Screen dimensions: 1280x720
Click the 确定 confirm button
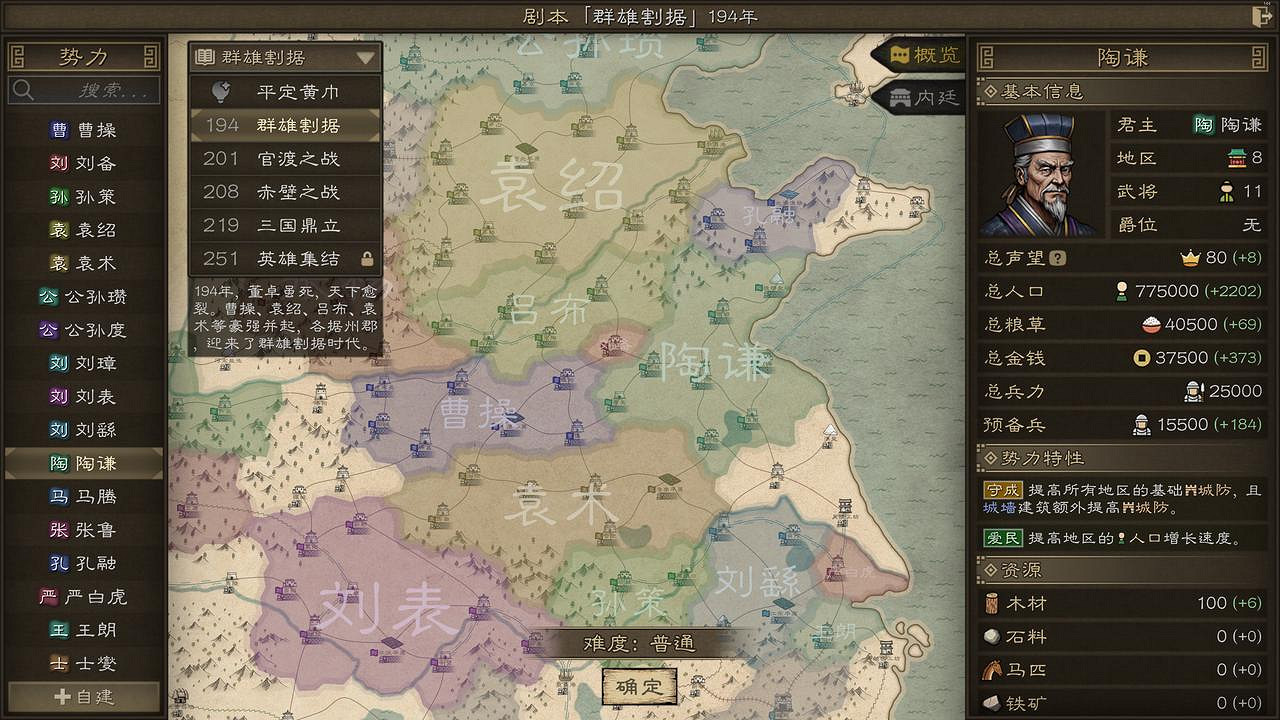pyautogui.click(x=638, y=687)
